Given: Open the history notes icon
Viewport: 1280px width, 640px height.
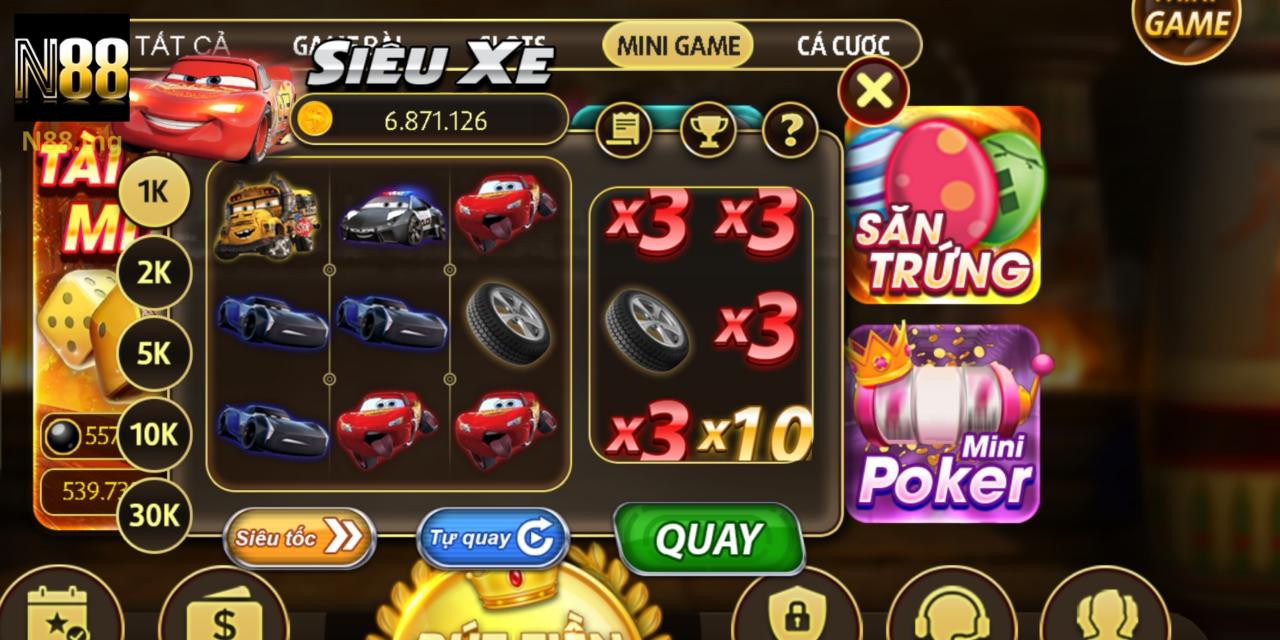Looking at the screenshot, I should tap(624, 130).
